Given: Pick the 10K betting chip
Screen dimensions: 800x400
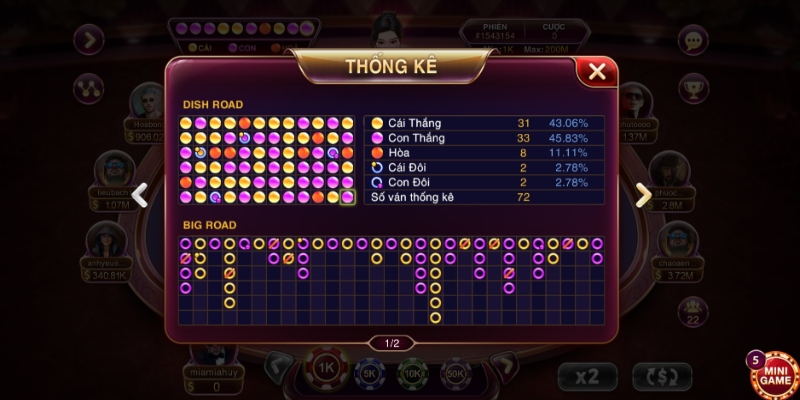Looking at the screenshot, I should pos(412,373).
